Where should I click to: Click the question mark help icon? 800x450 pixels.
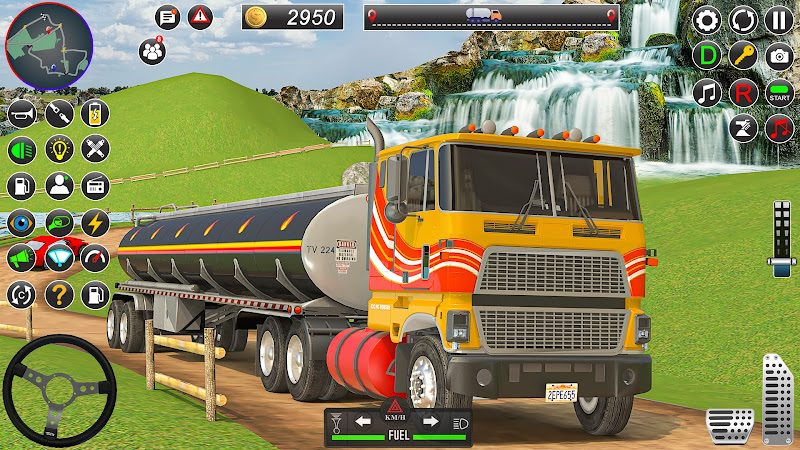coord(58,294)
